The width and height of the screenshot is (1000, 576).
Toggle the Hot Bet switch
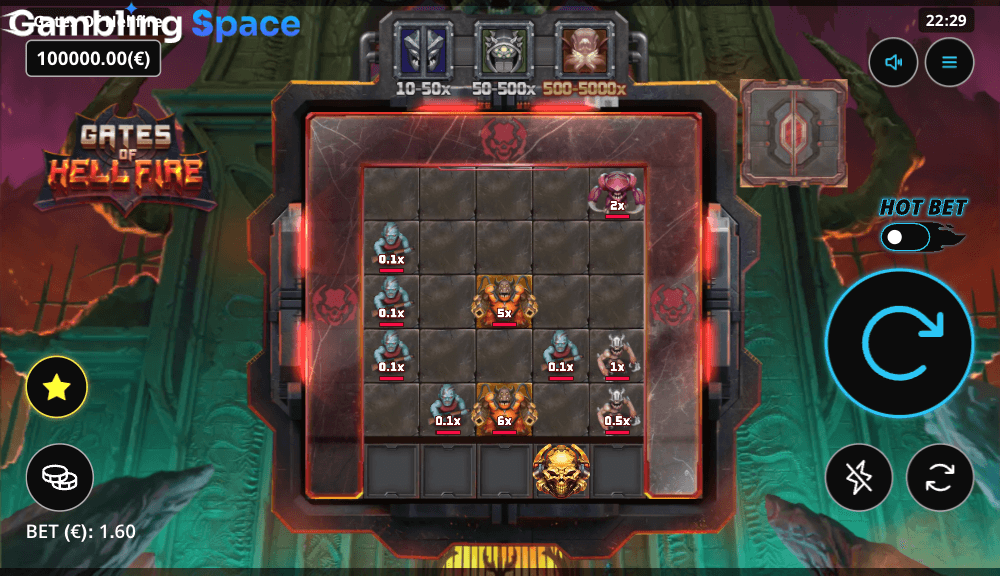pyautogui.click(x=908, y=238)
